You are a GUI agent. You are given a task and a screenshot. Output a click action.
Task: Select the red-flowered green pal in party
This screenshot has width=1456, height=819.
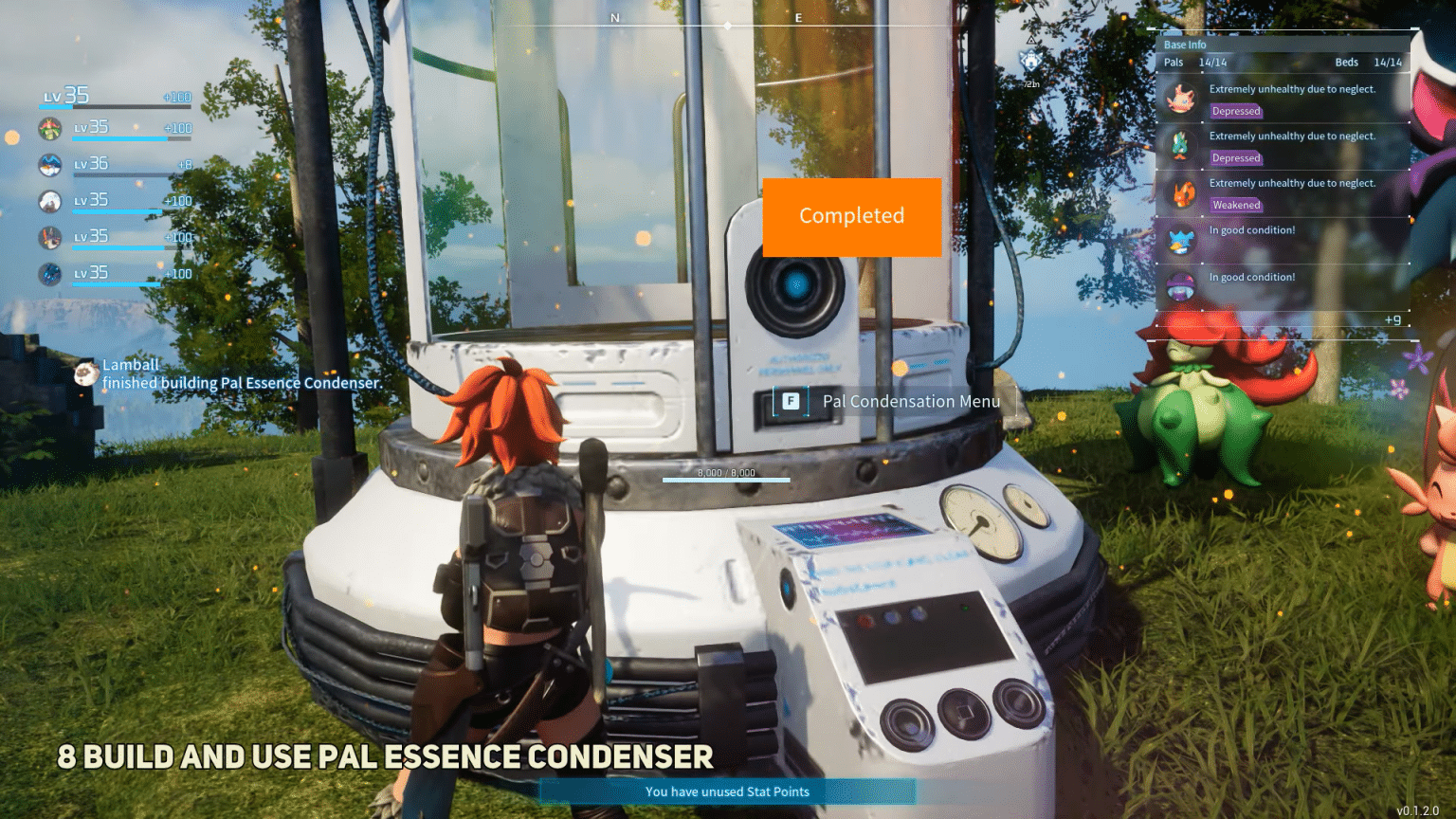pos(50,128)
